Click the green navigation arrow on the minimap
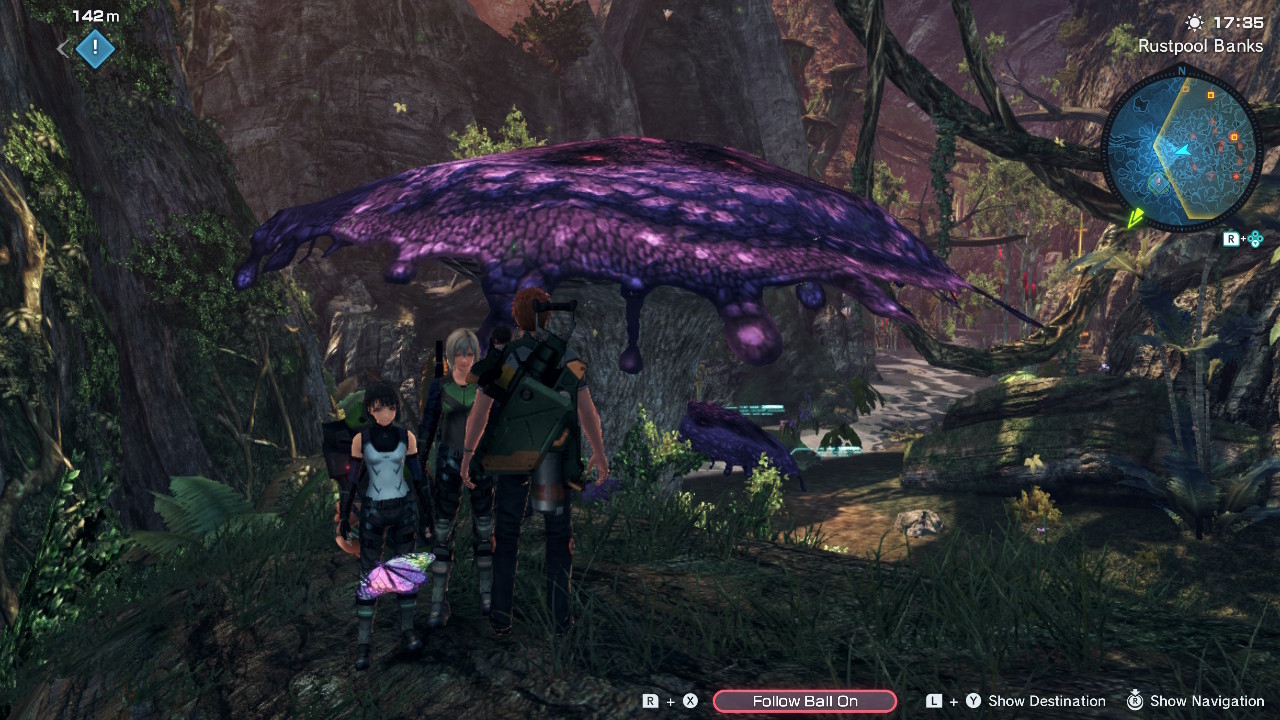This screenshot has height=720, width=1280. [1136, 218]
